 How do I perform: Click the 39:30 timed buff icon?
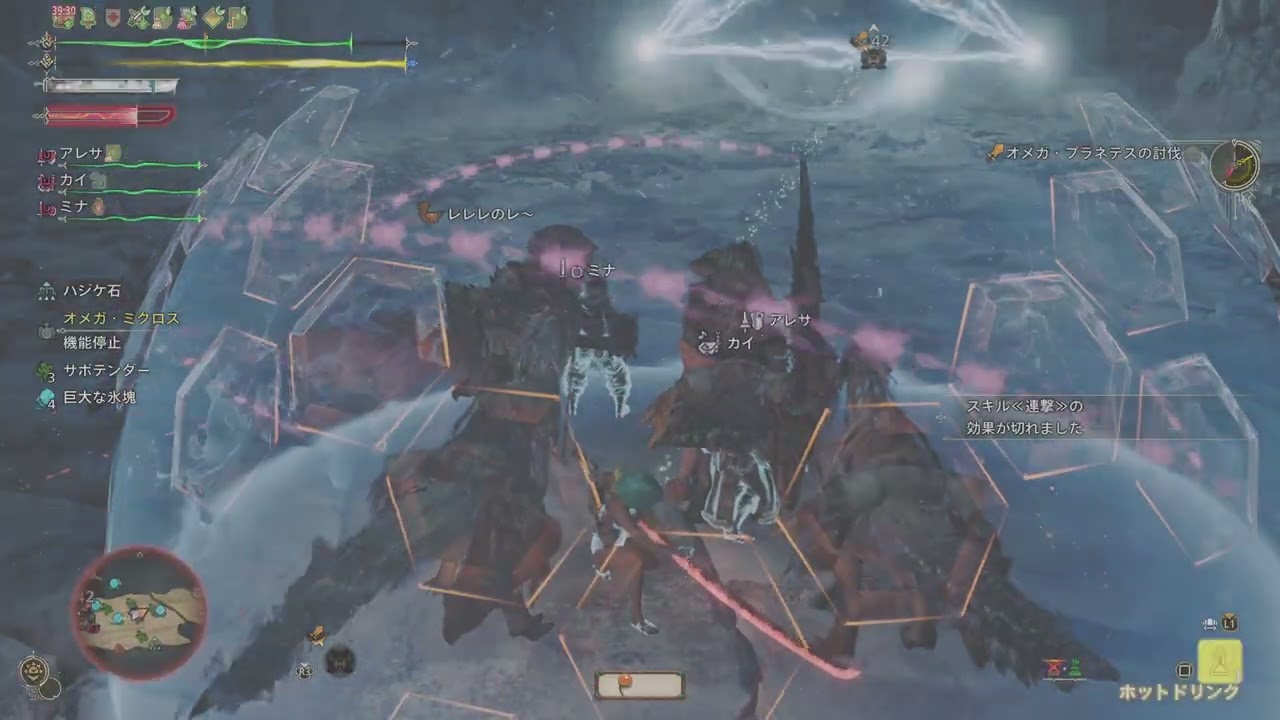64,16
